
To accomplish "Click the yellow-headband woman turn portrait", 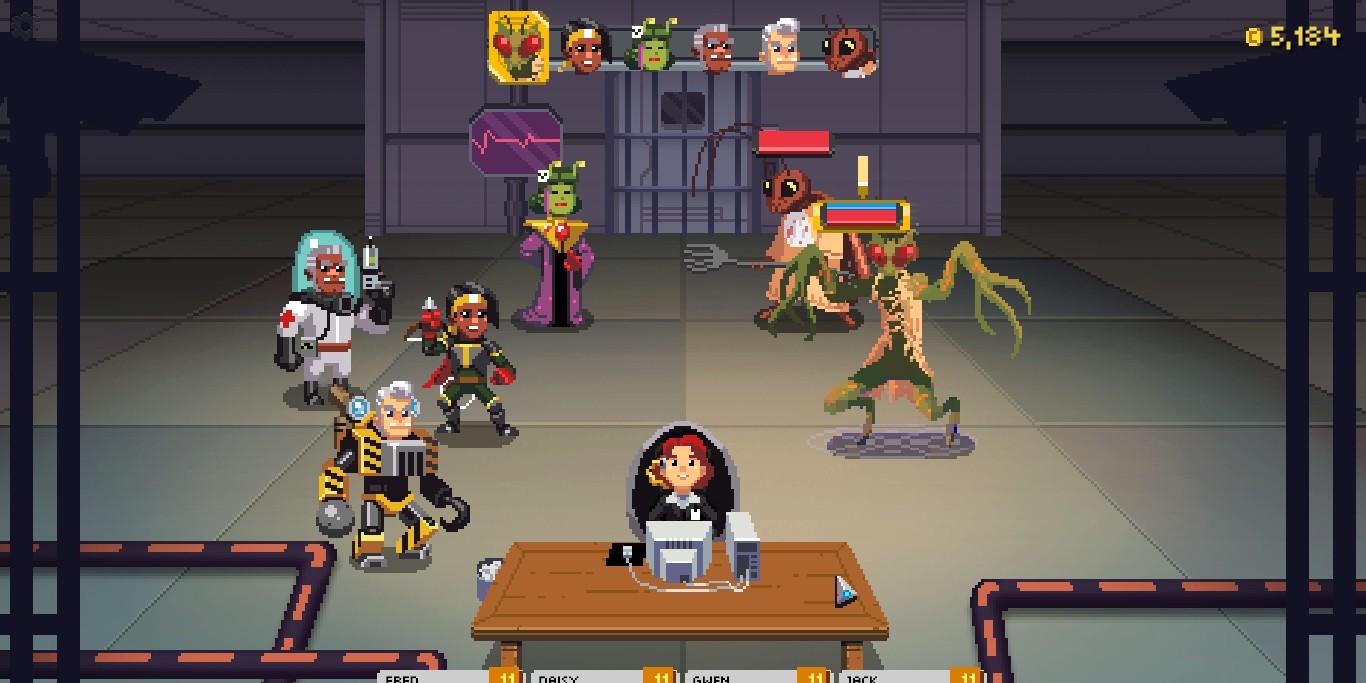I will tap(583, 47).
